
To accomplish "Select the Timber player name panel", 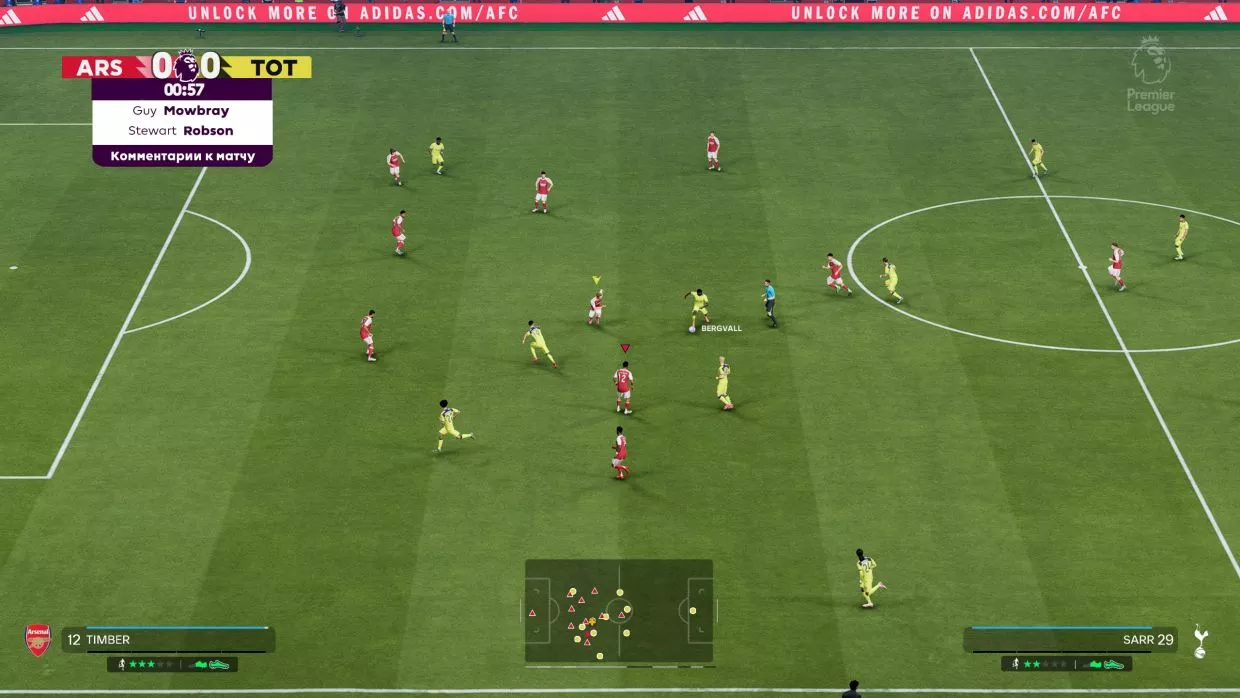I will [x=168, y=640].
